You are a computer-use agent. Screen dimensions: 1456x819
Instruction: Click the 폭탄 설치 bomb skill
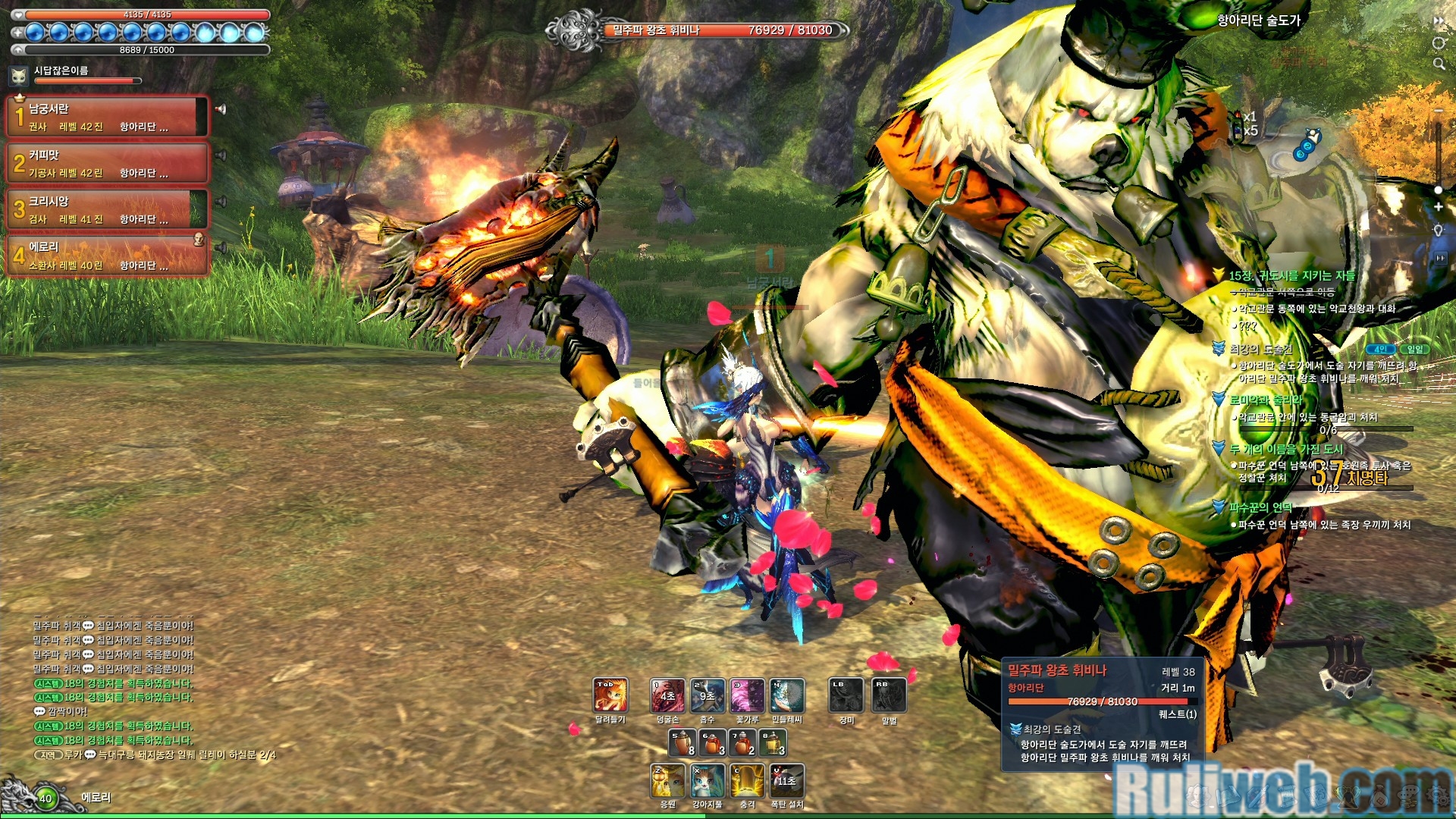(786, 781)
